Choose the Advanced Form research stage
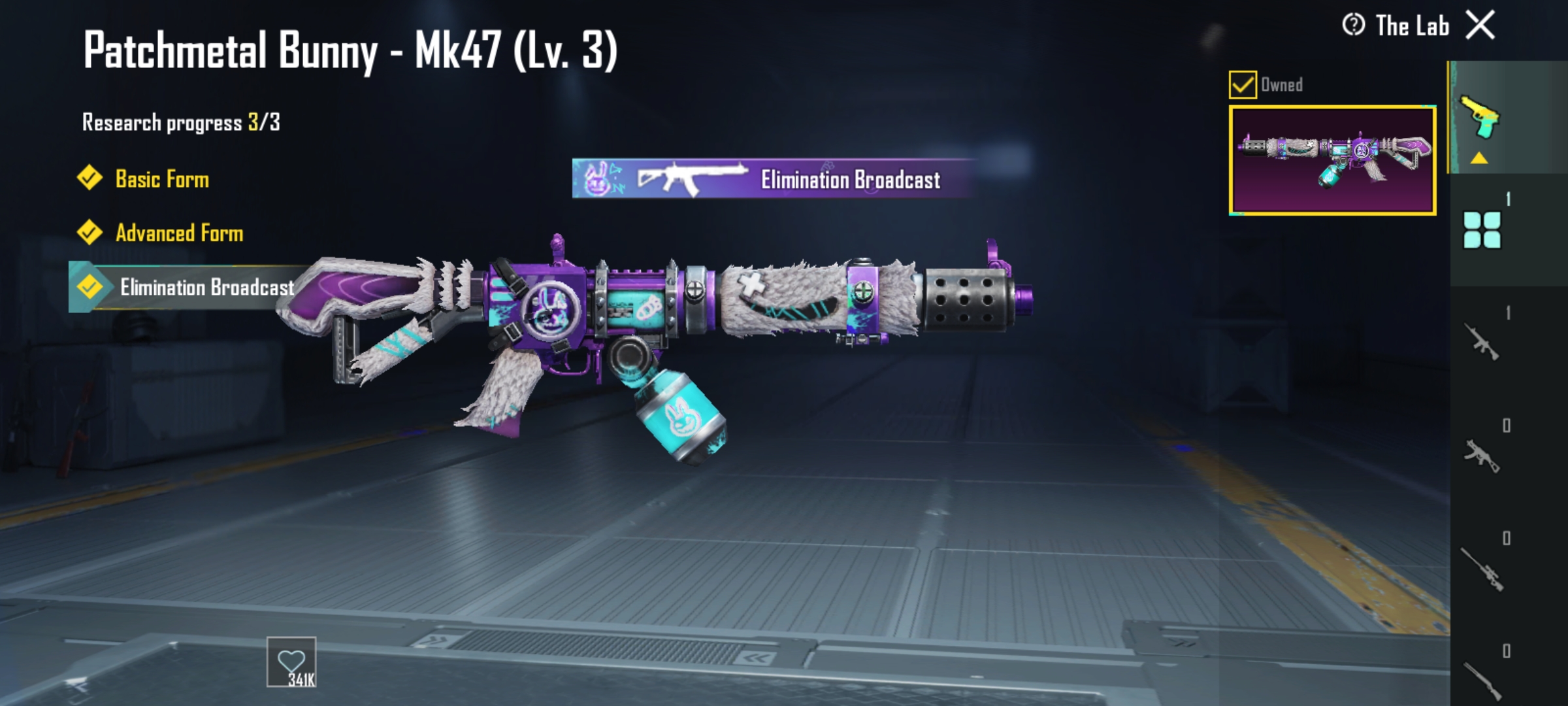1568x706 pixels. pos(178,233)
